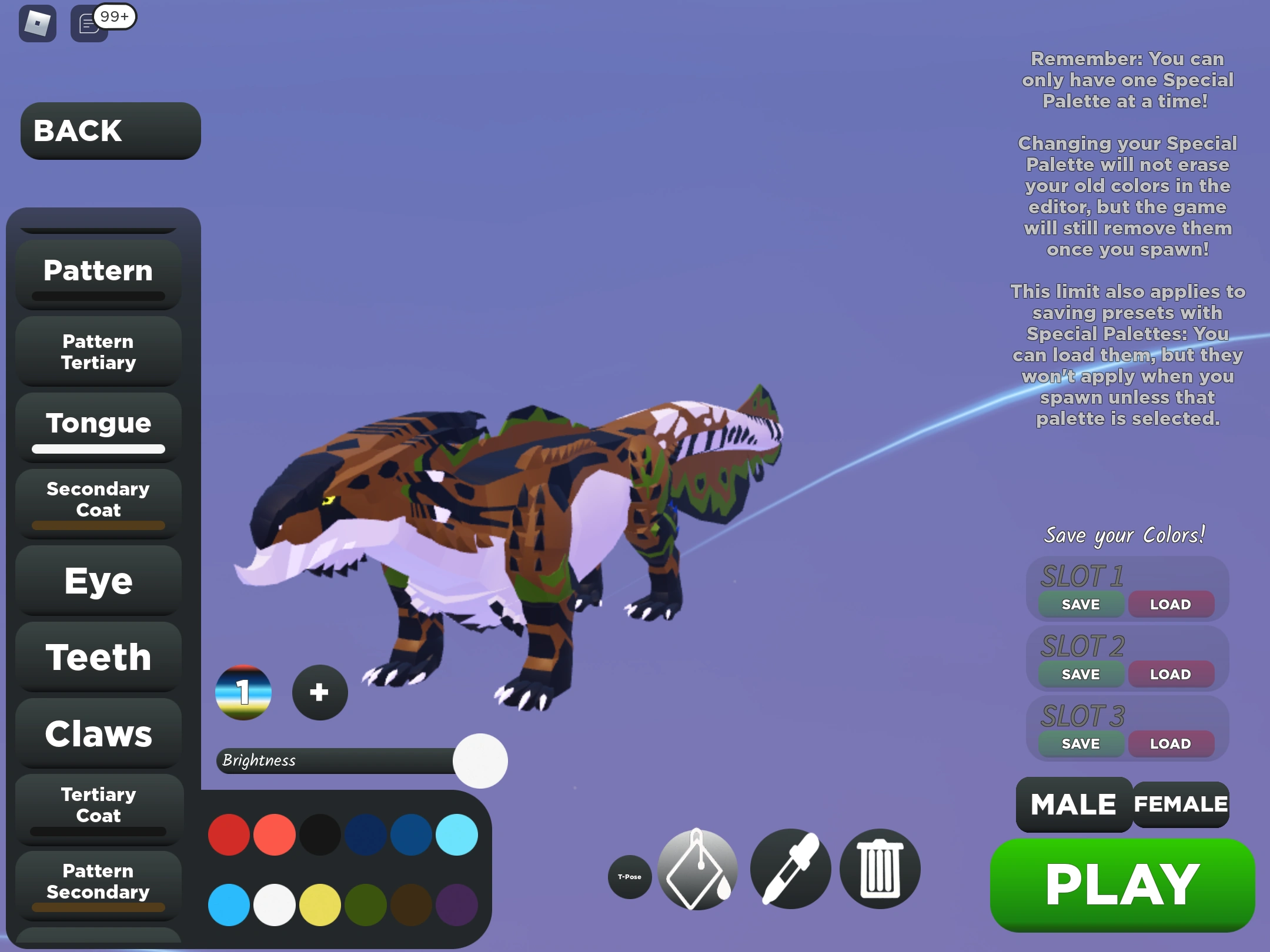The height and width of the screenshot is (952, 1270).
Task: Expand the Eye color options
Action: coord(98,581)
